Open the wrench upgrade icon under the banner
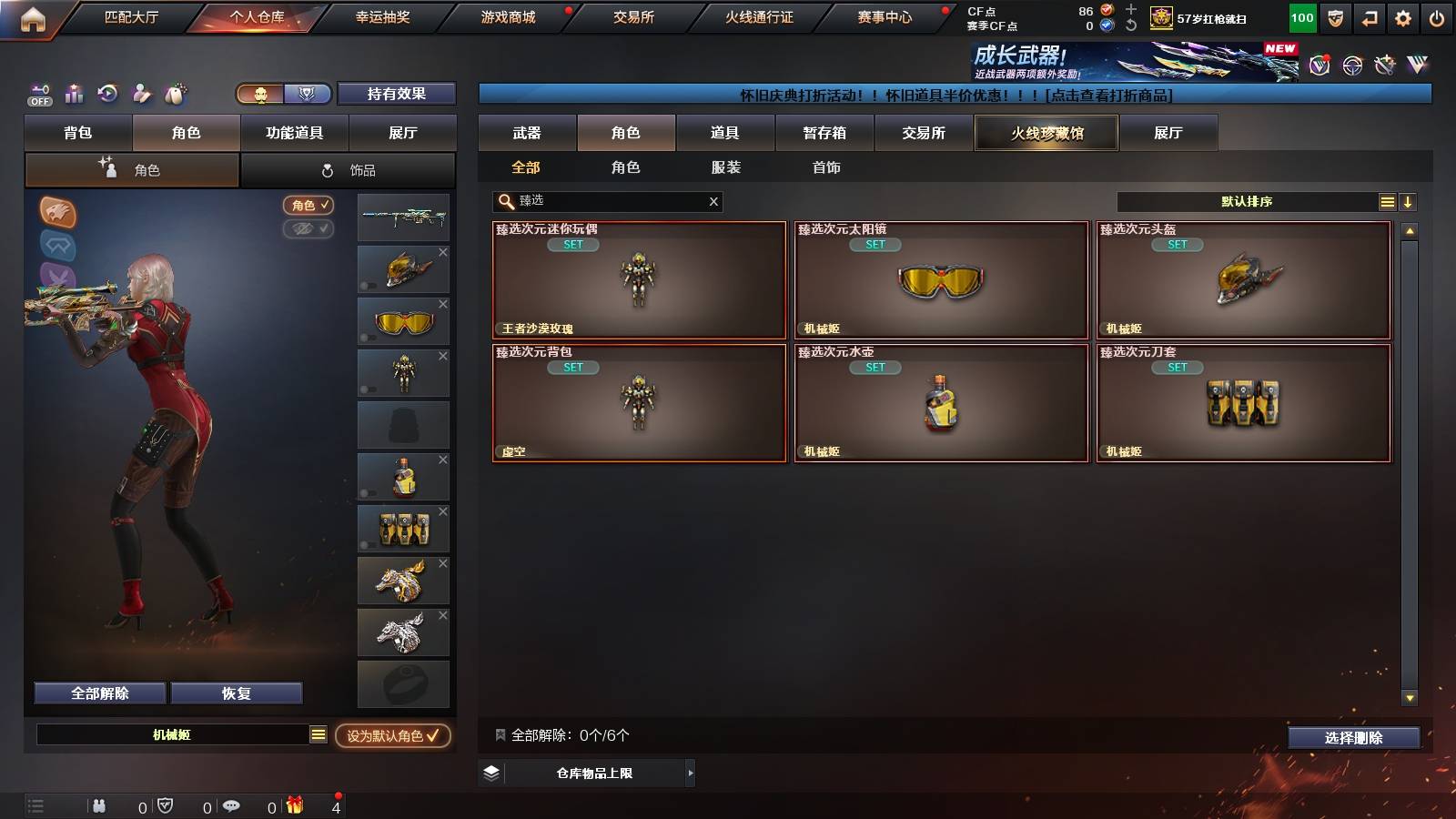 pos(1382,65)
